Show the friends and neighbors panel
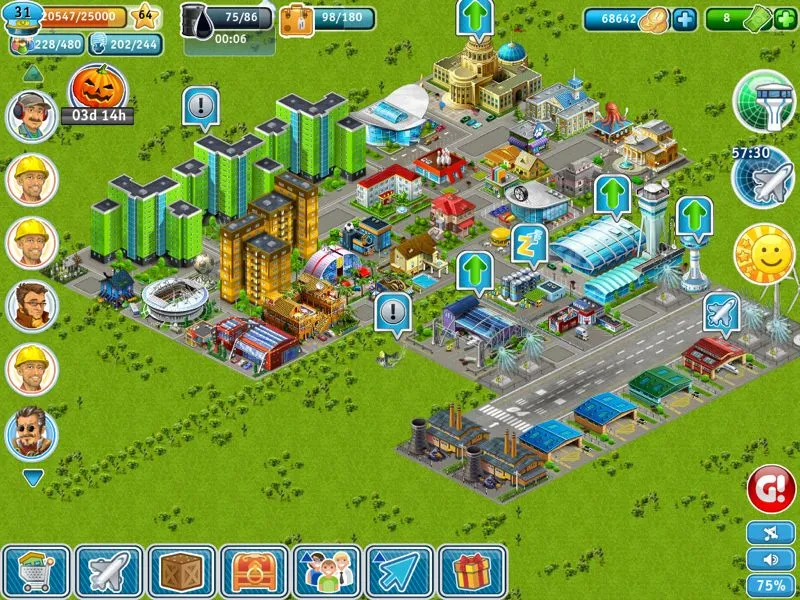800x600 pixels. (327, 572)
